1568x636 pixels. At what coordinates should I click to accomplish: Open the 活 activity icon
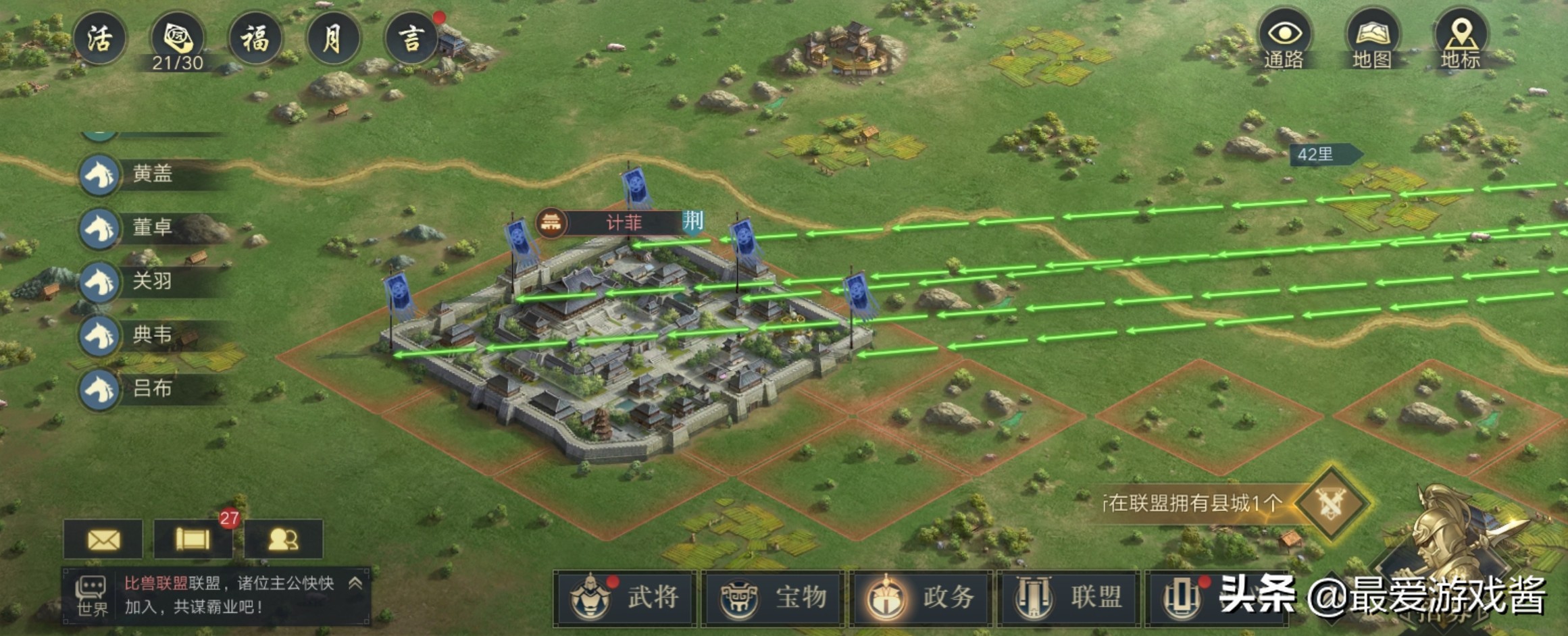pyautogui.click(x=99, y=38)
